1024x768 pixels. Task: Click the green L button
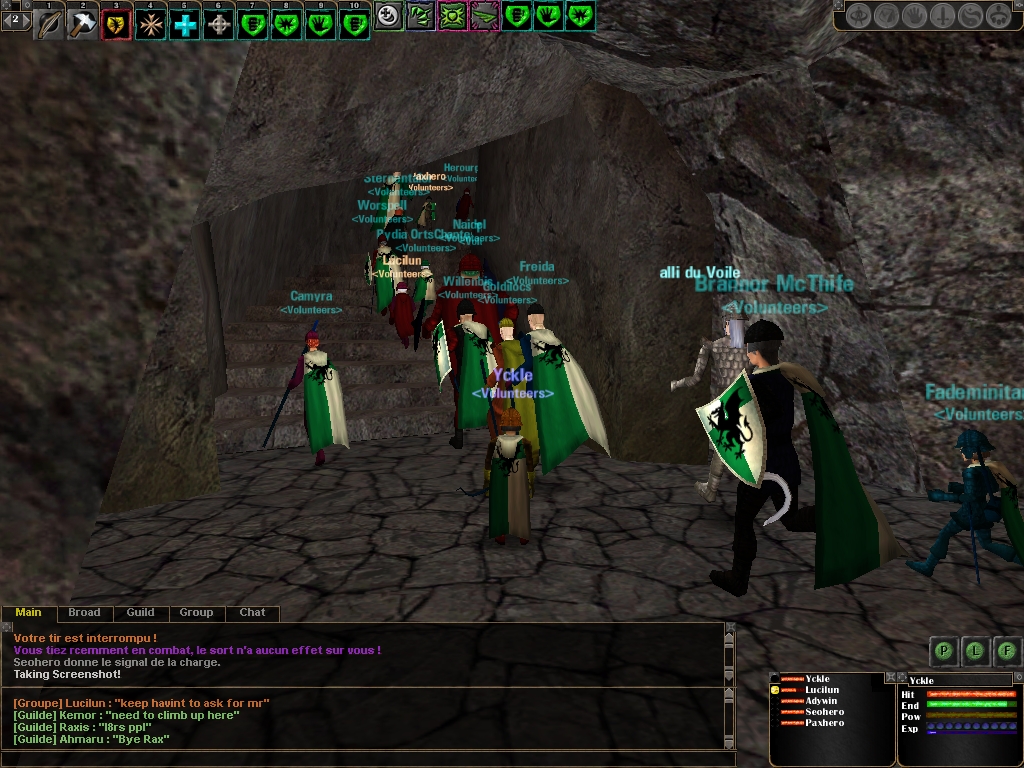975,651
